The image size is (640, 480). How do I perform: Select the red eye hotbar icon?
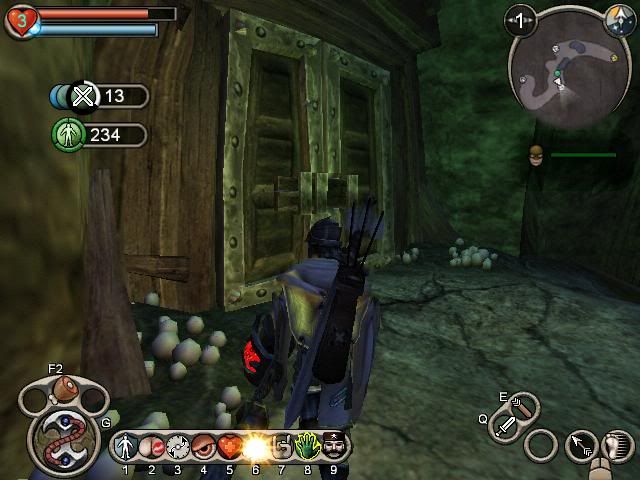click(204, 446)
